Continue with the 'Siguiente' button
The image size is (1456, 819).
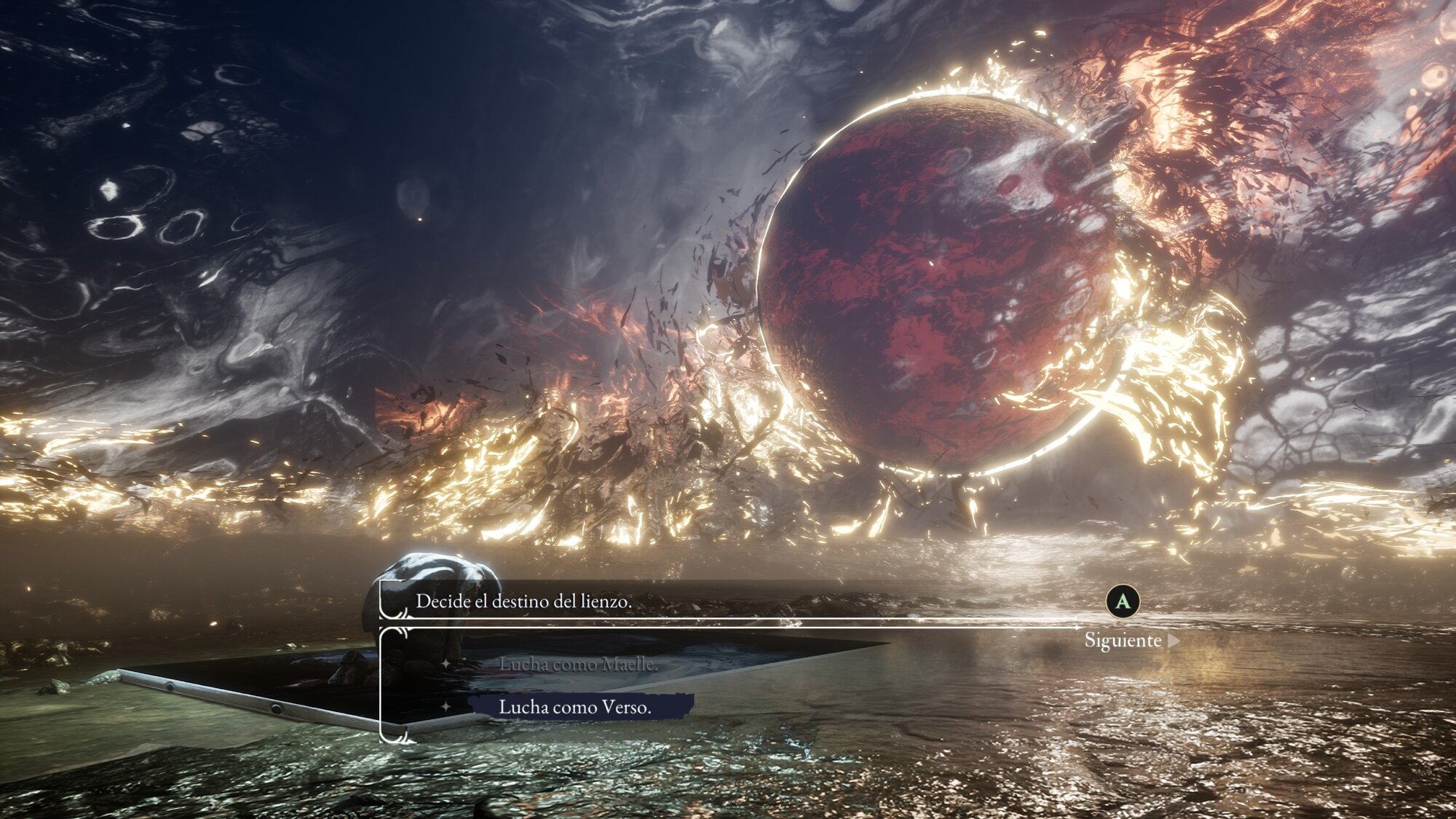click(1131, 641)
